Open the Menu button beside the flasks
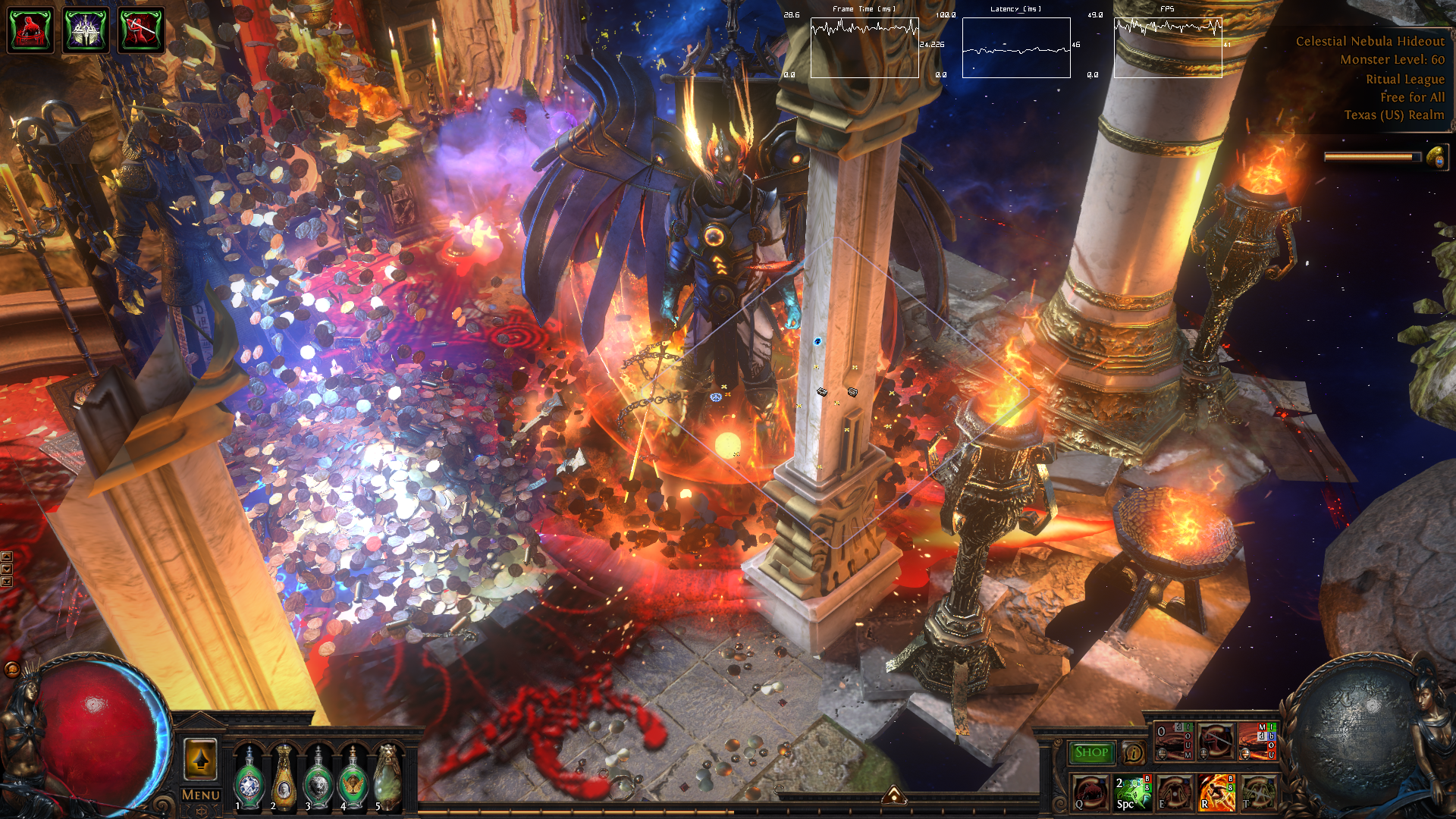This screenshot has height=819, width=1456. (x=200, y=795)
